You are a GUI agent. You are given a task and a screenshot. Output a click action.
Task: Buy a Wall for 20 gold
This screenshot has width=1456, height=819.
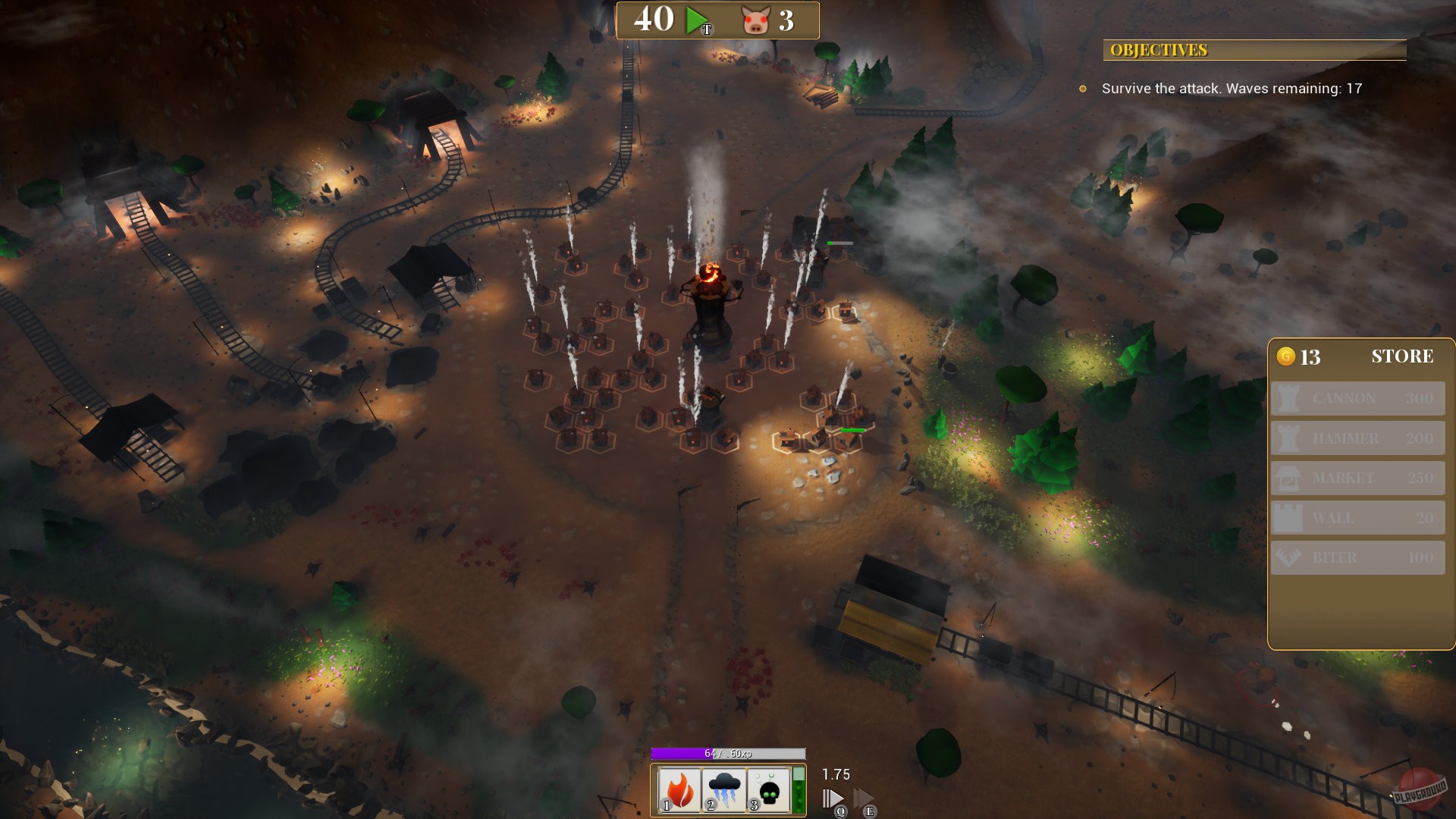coord(1357,519)
